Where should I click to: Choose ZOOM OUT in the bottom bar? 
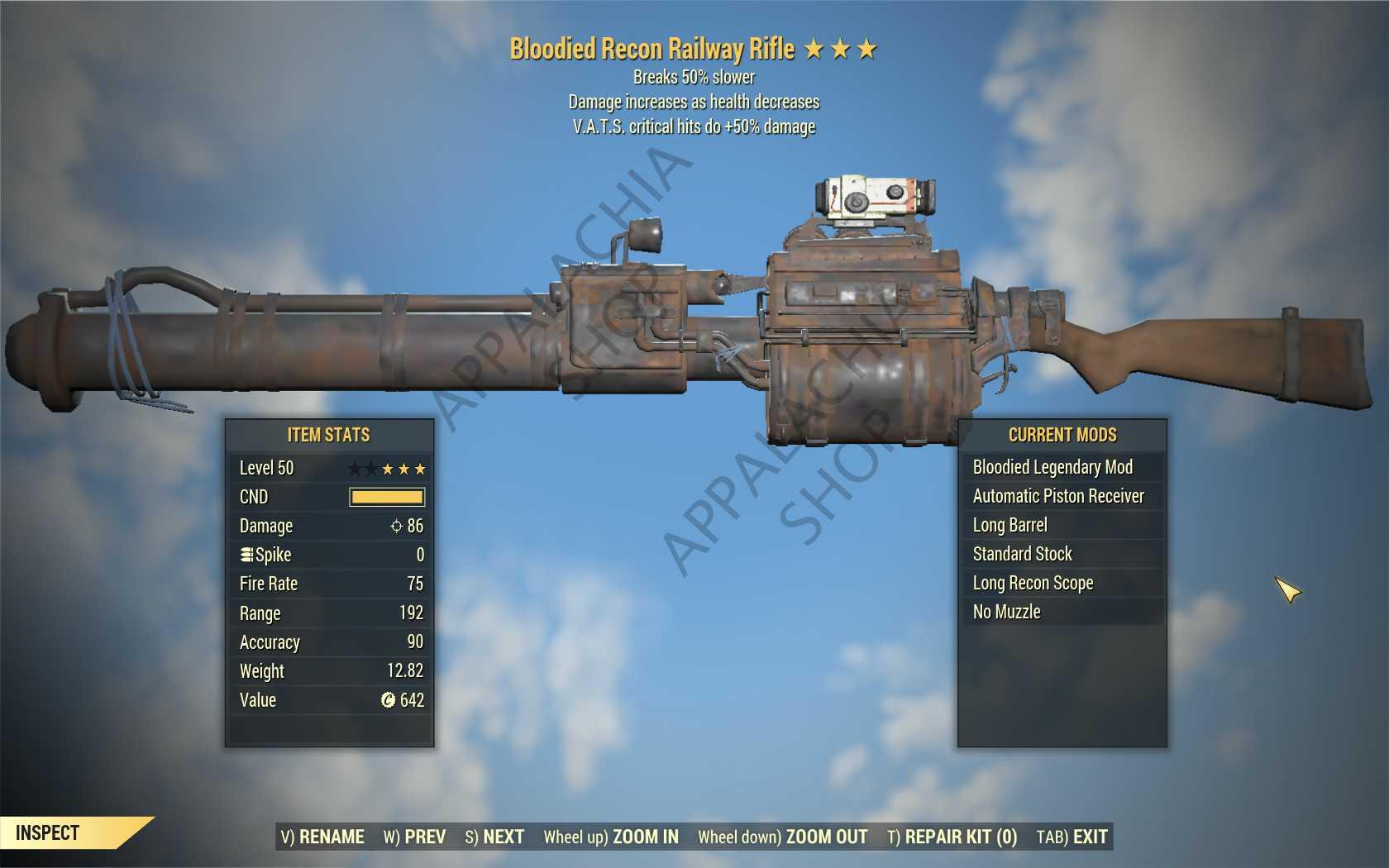(782, 837)
